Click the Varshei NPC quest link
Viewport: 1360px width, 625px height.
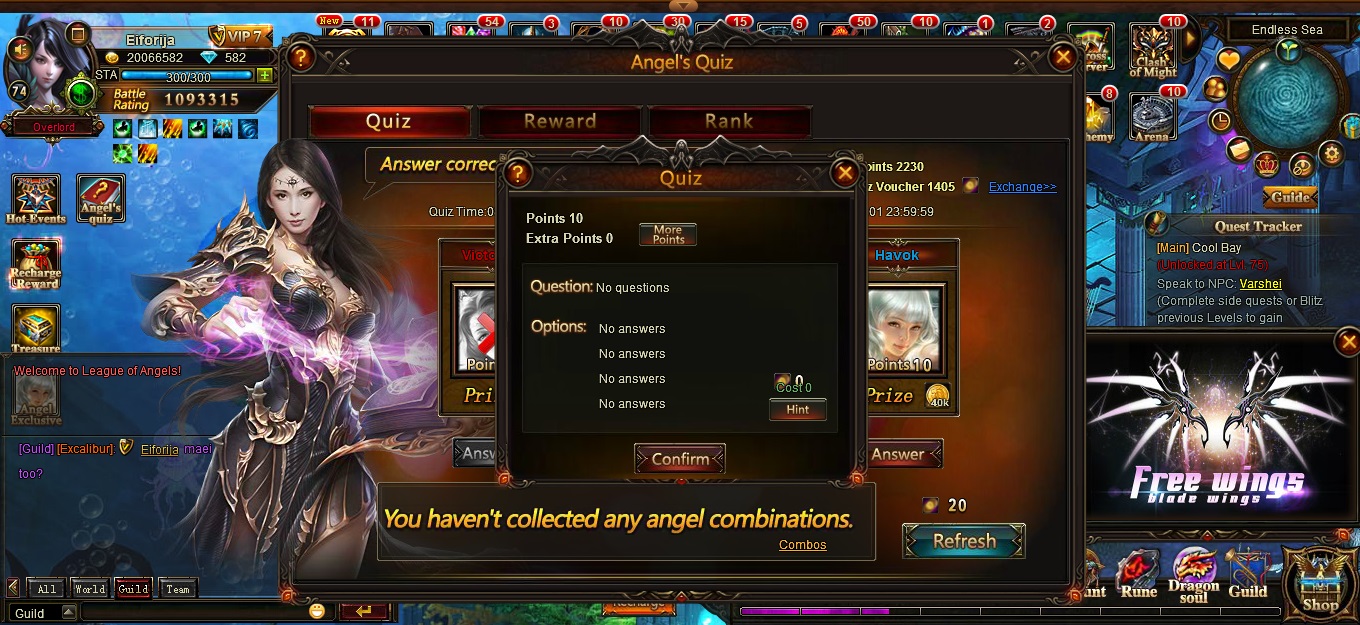(x=1260, y=284)
